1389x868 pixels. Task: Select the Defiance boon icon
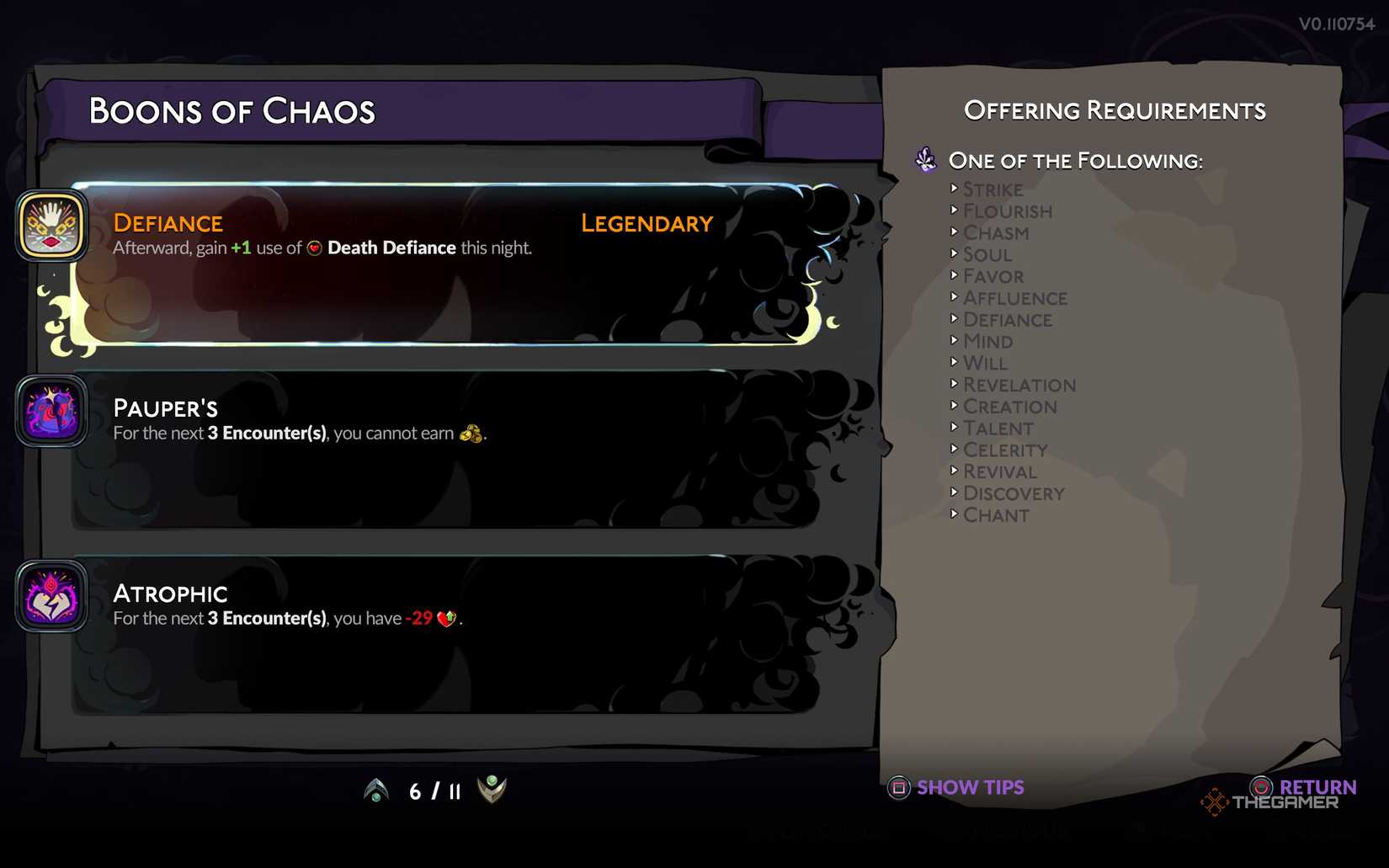tap(51, 225)
